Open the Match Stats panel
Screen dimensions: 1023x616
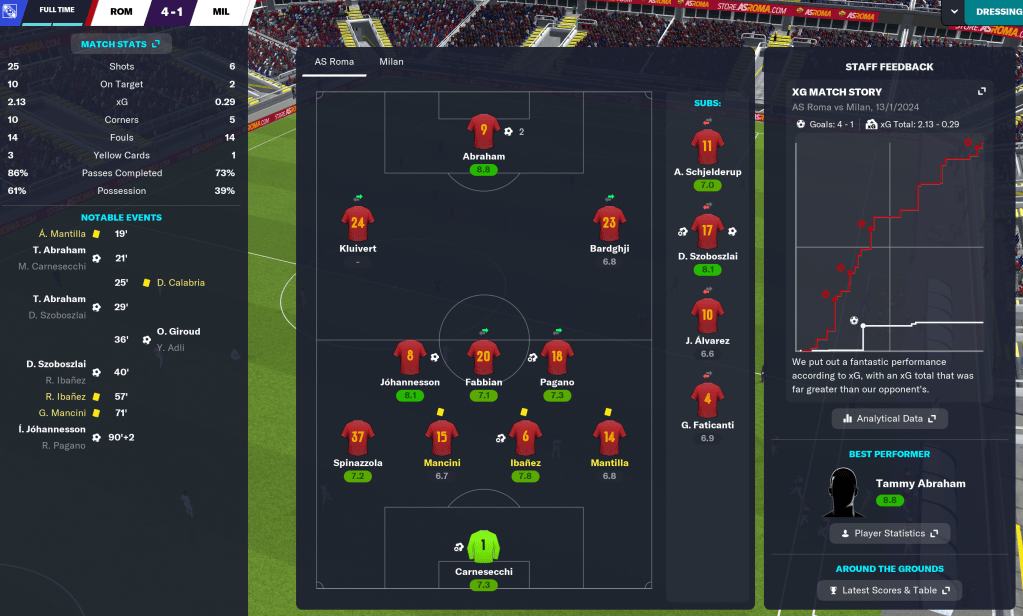pos(121,44)
